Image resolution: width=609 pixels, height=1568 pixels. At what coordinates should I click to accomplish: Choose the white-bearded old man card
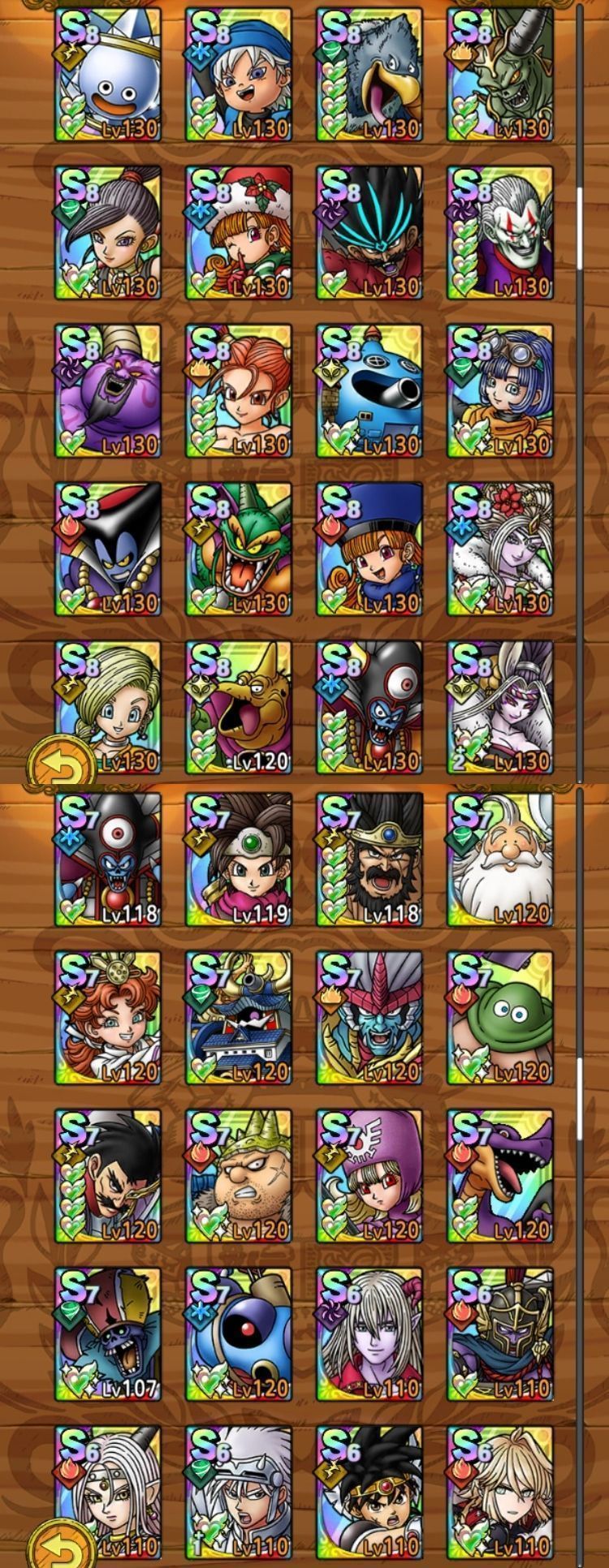tap(500, 860)
